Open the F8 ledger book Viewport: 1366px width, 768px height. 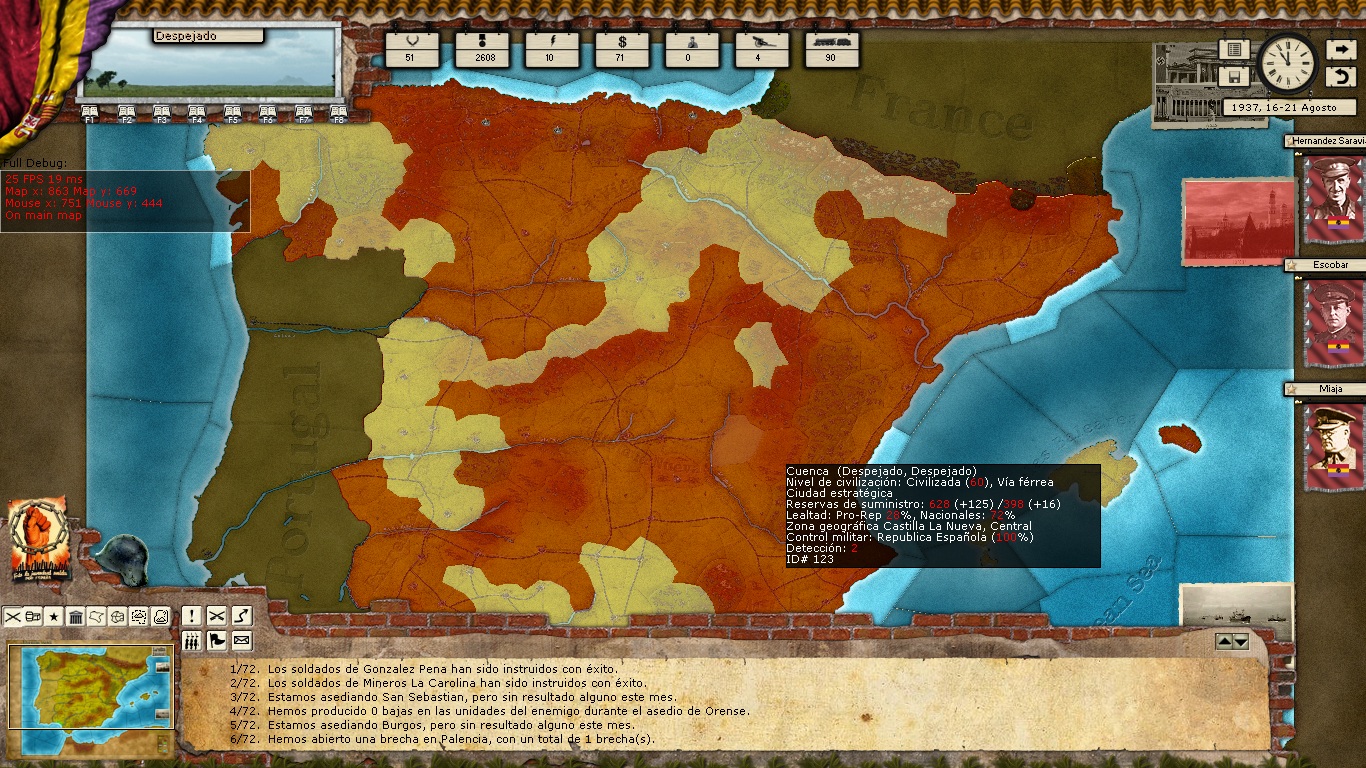pos(338,113)
